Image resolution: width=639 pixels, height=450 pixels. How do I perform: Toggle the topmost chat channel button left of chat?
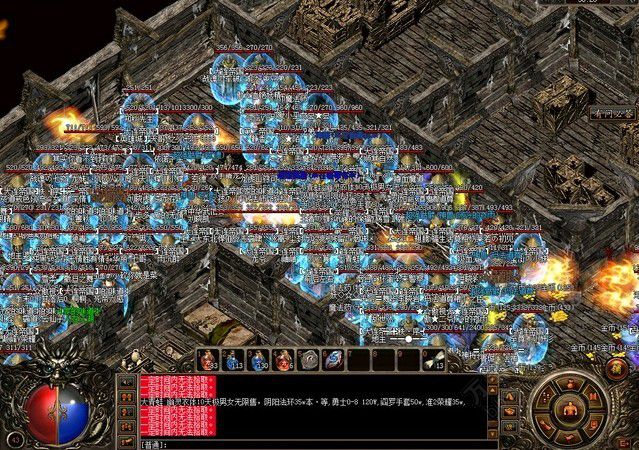[x=126, y=383]
